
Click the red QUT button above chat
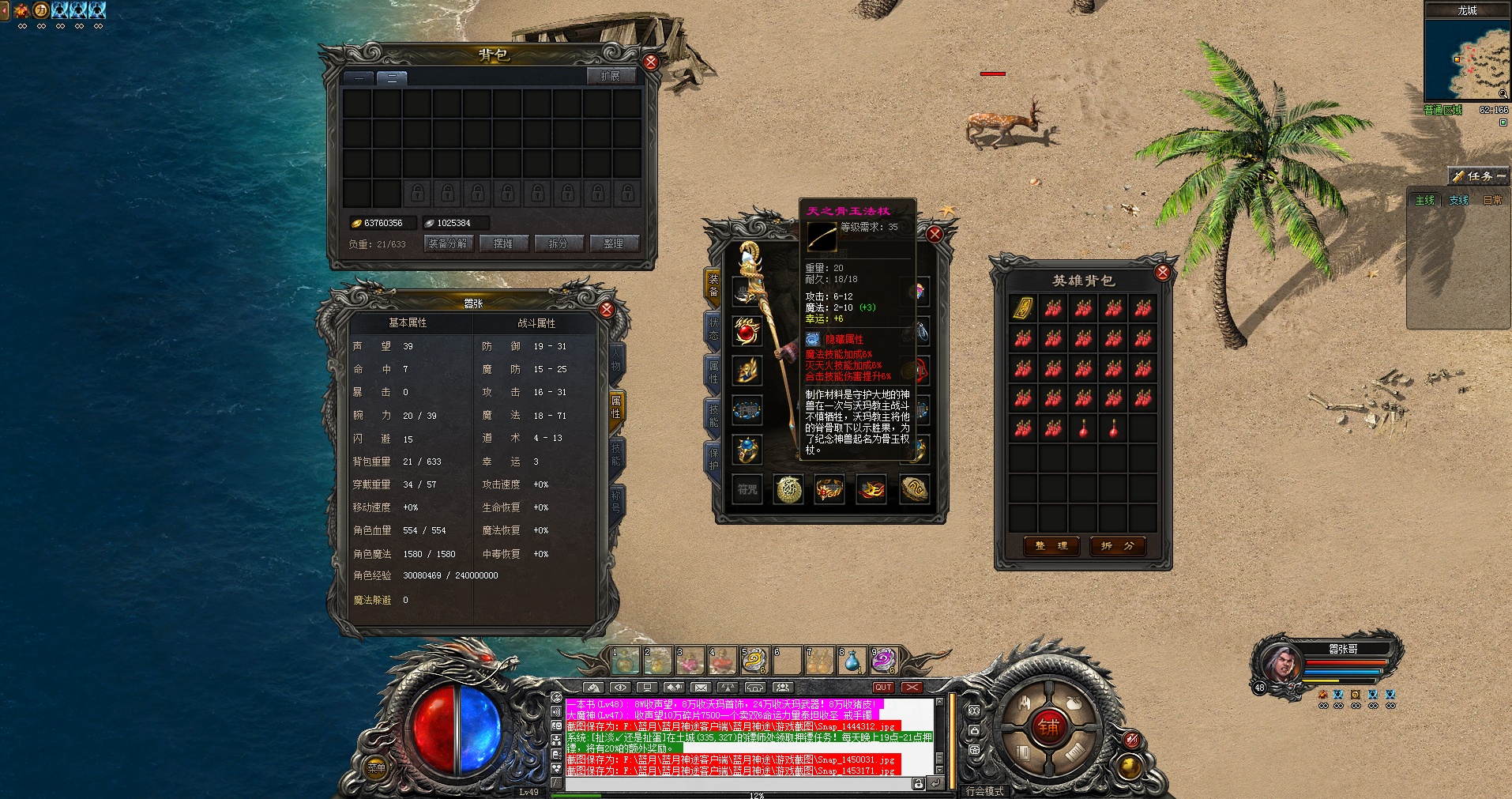pyautogui.click(x=883, y=688)
